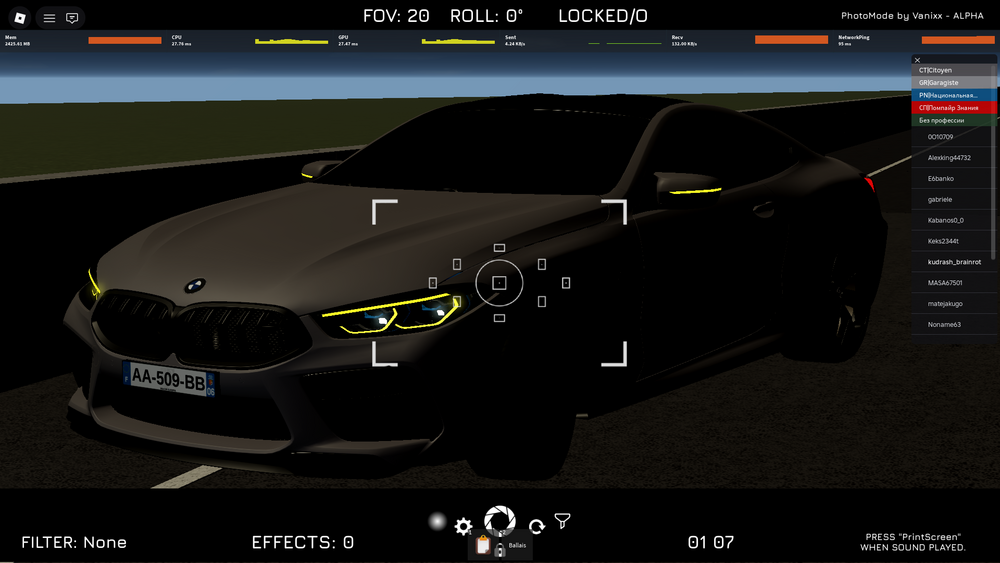Viewport: 1000px width, 563px height.
Task: Close the player list panel
Action: 918,60
